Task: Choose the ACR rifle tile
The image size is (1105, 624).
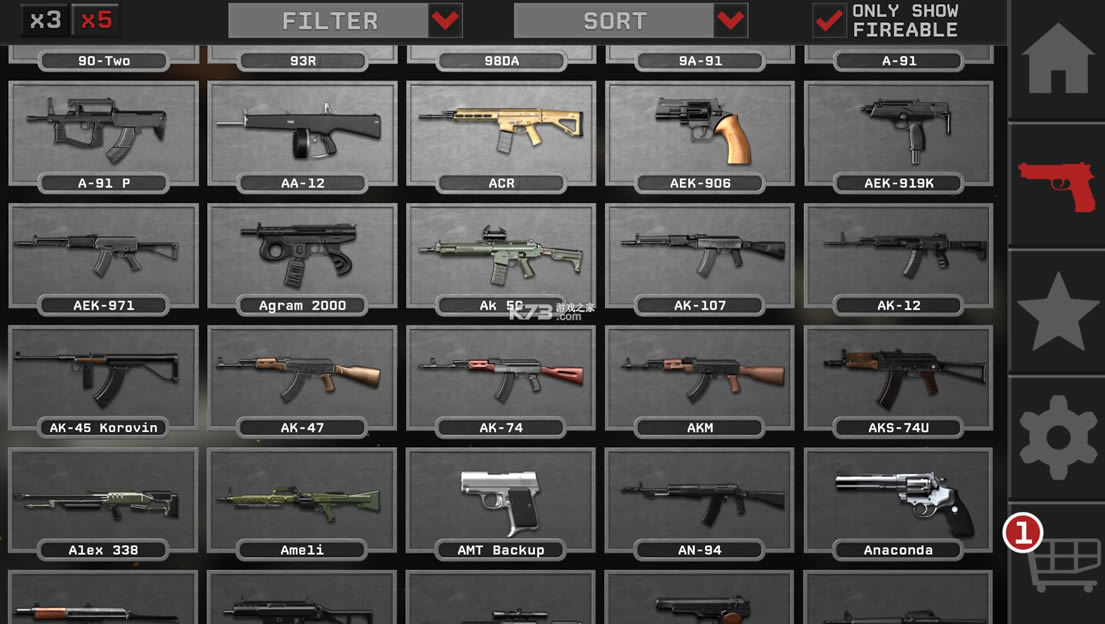Action: [x=501, y=134]
